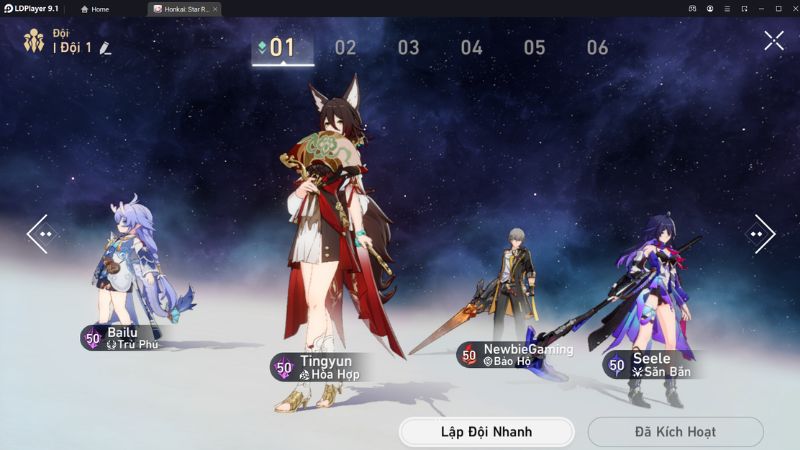Screen dimensions: 800x450
Task: Close the Honkai: Star Rail emulator tab
Action: point(215,9)
